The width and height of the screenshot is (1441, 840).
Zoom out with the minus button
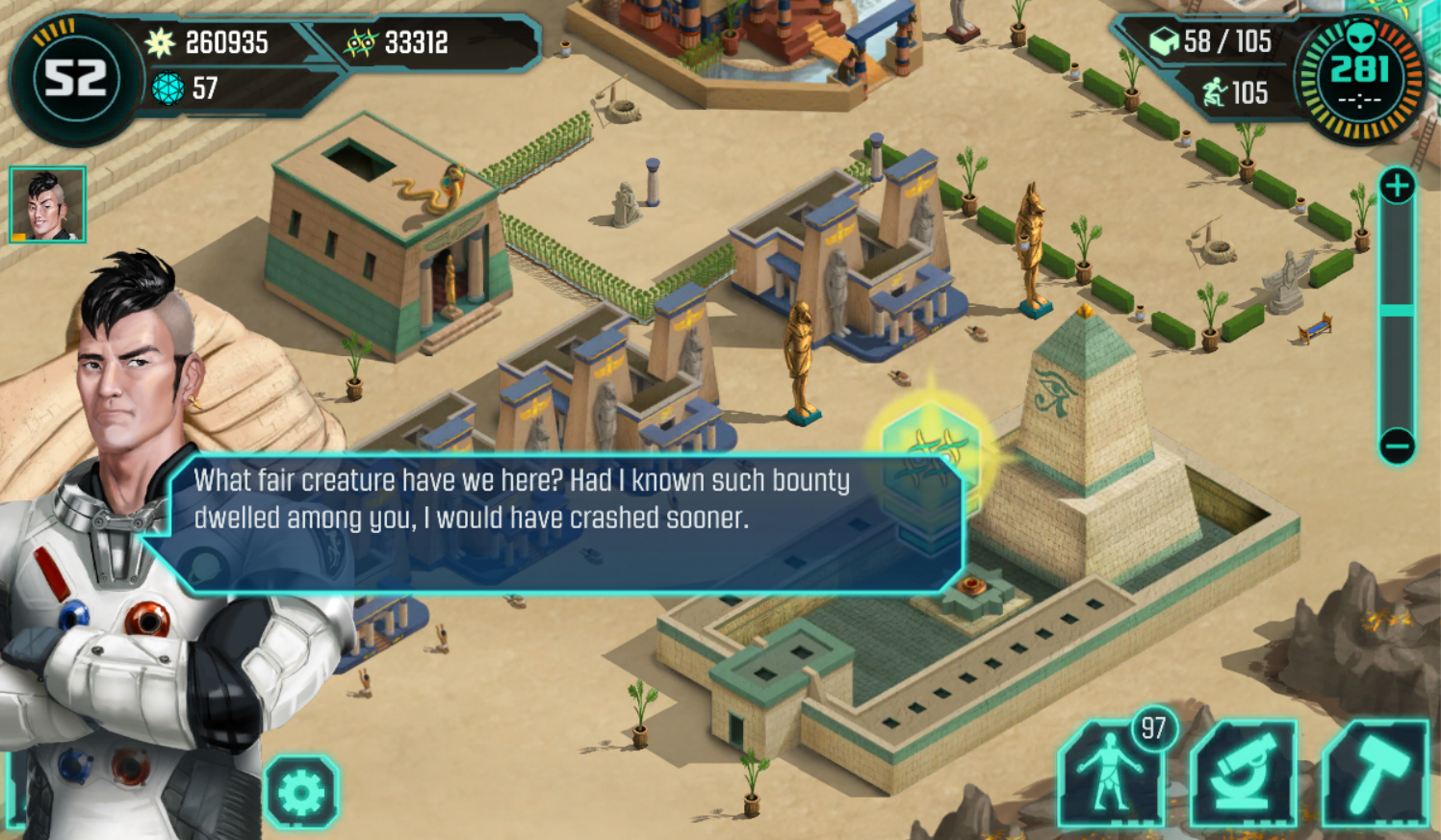(1397, 445)
